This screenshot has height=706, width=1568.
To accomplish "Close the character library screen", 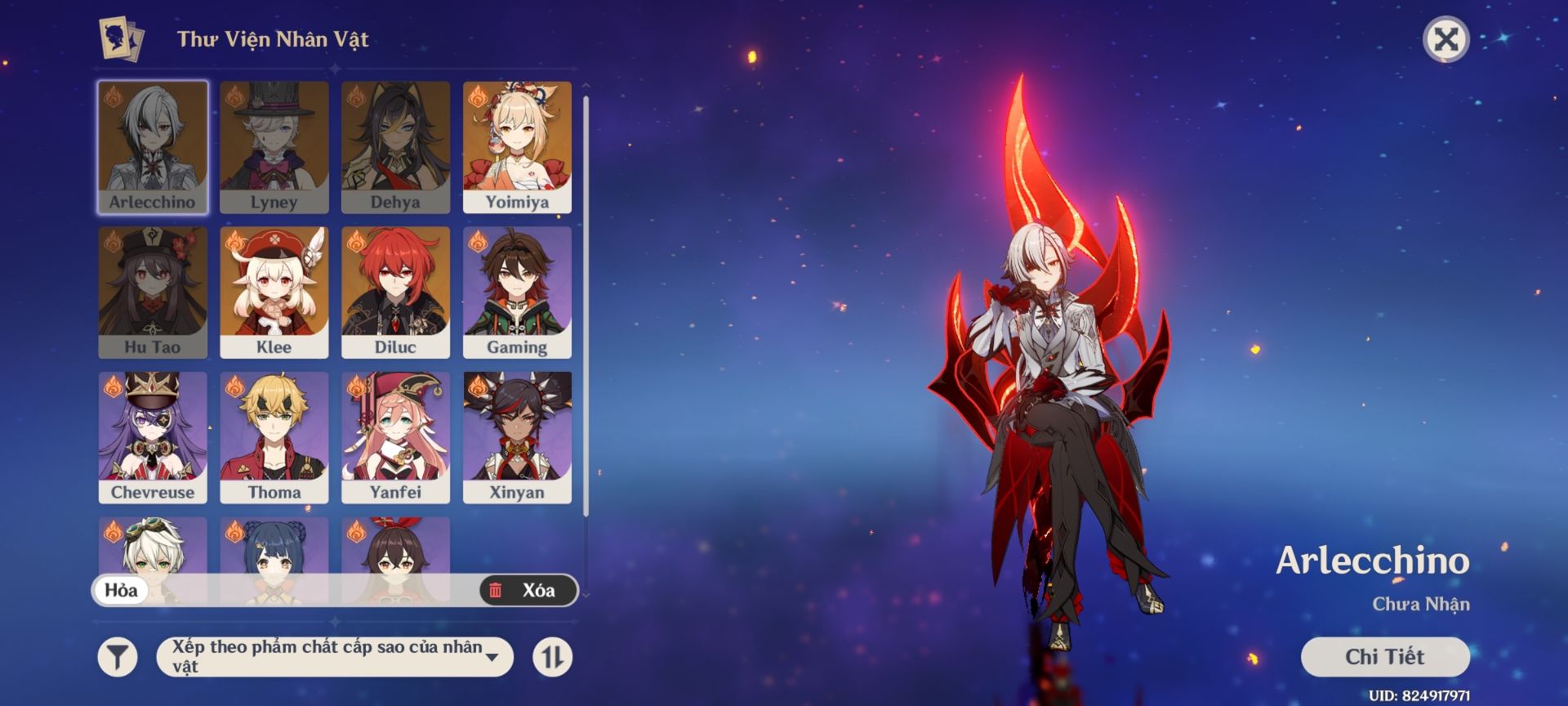I will (x=1445, y=39).
